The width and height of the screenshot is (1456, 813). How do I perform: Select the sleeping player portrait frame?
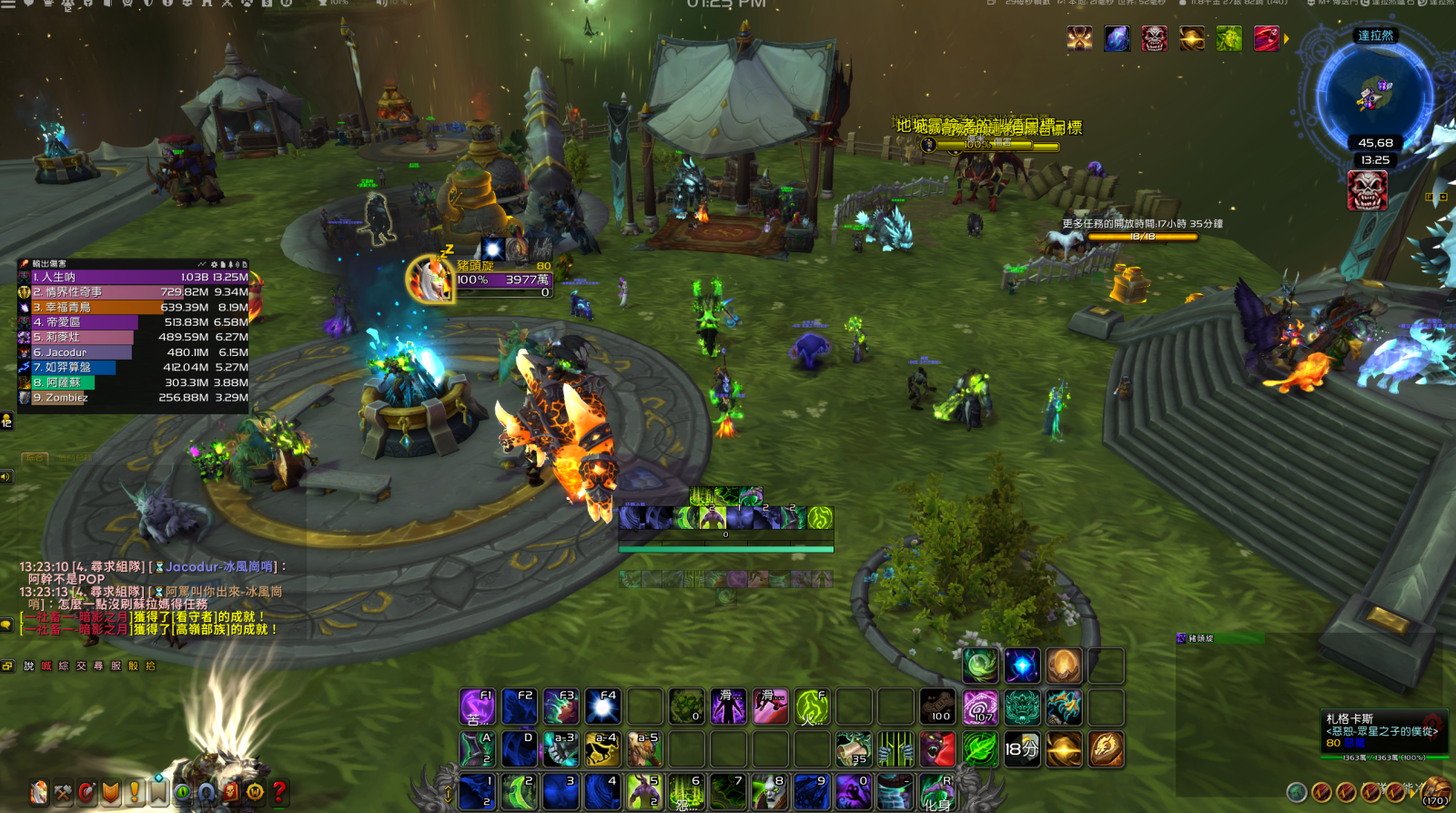click(429, 279)
